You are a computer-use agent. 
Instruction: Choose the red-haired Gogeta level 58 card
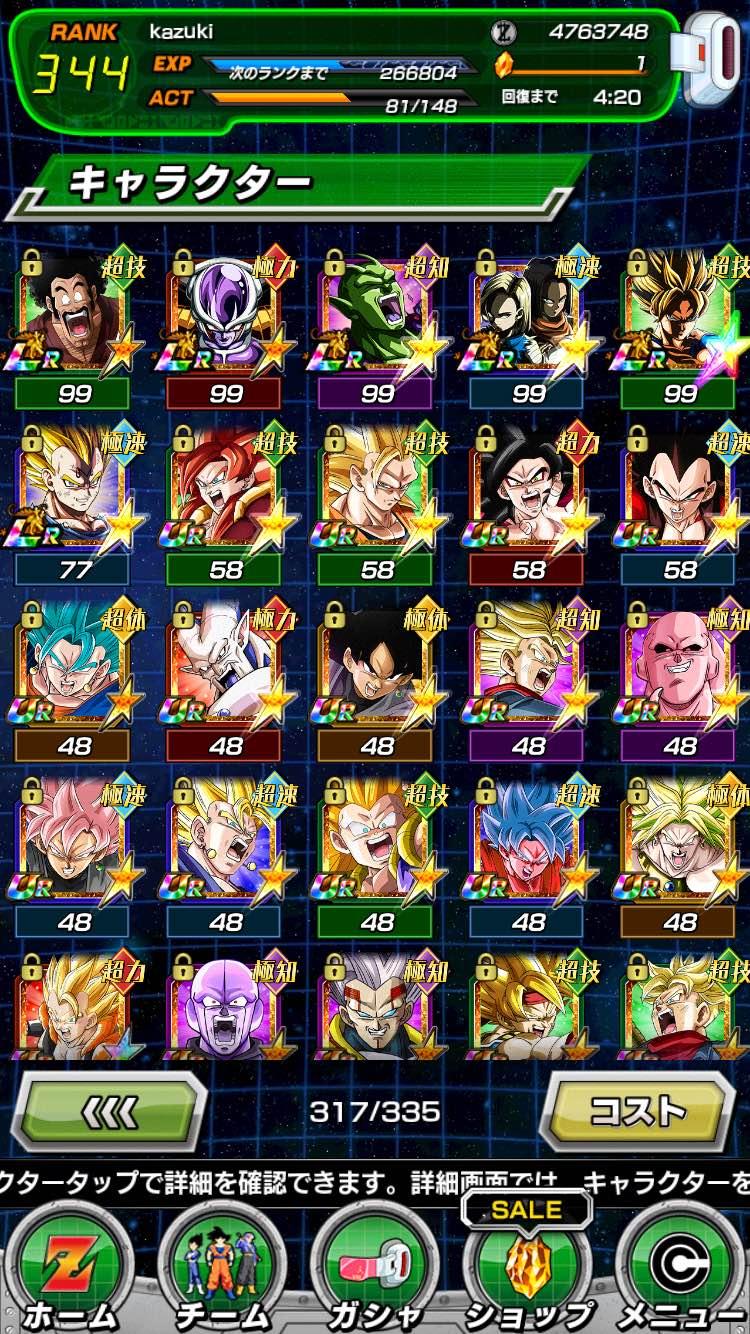(x=226, y=490)
